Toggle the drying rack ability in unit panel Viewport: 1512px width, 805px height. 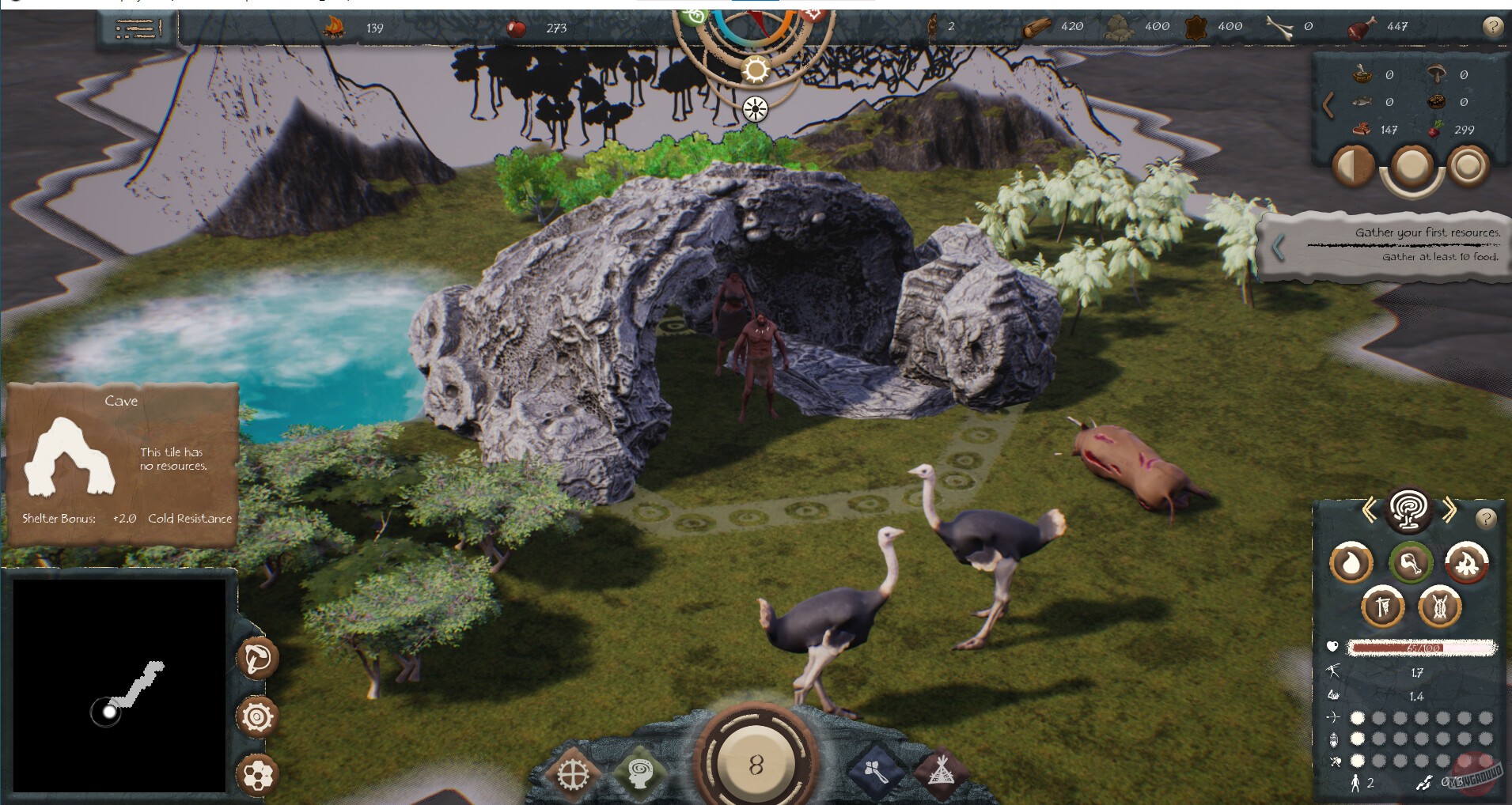(x=1385, y=607)
